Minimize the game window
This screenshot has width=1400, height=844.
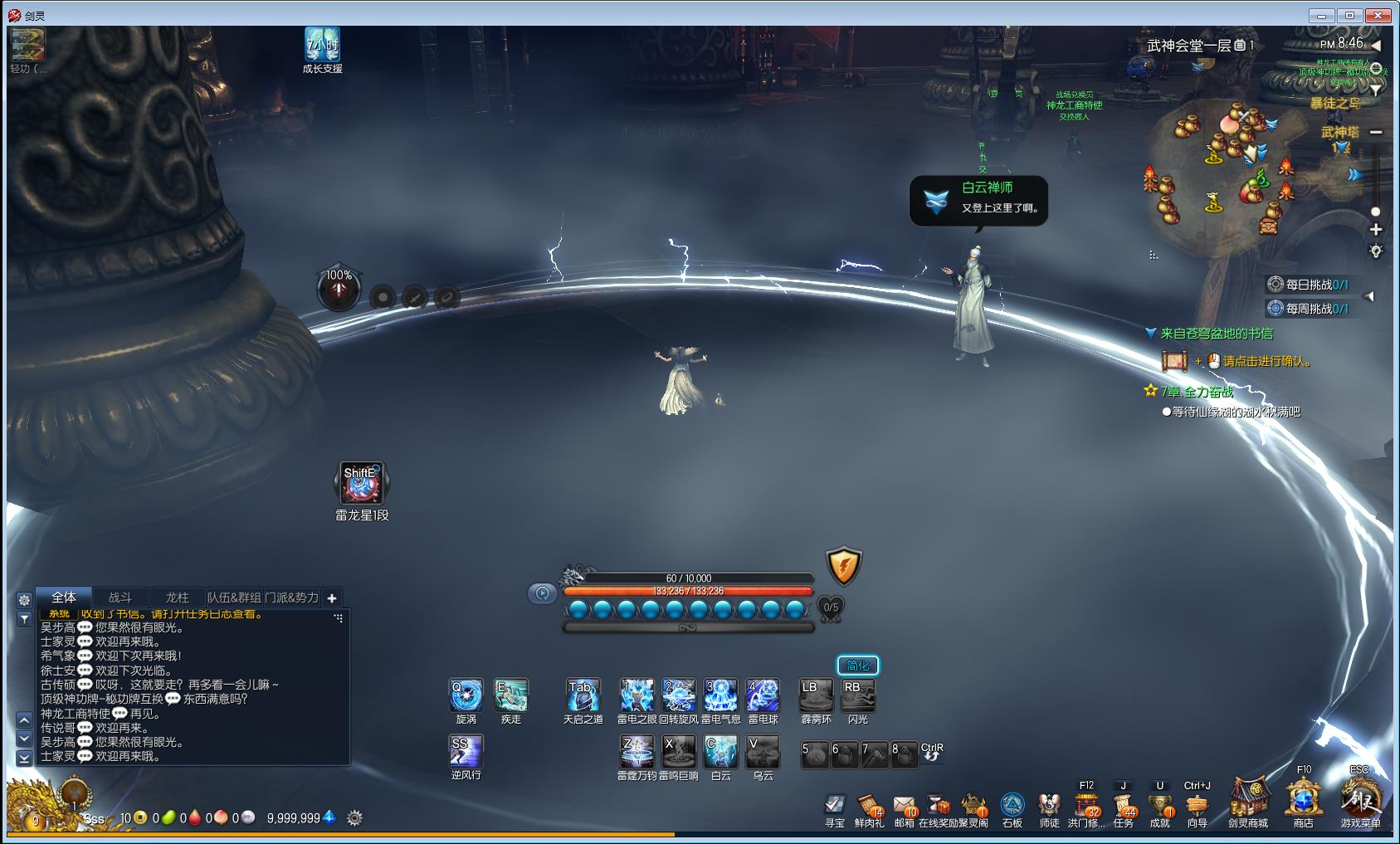[x=1320, y=15]
